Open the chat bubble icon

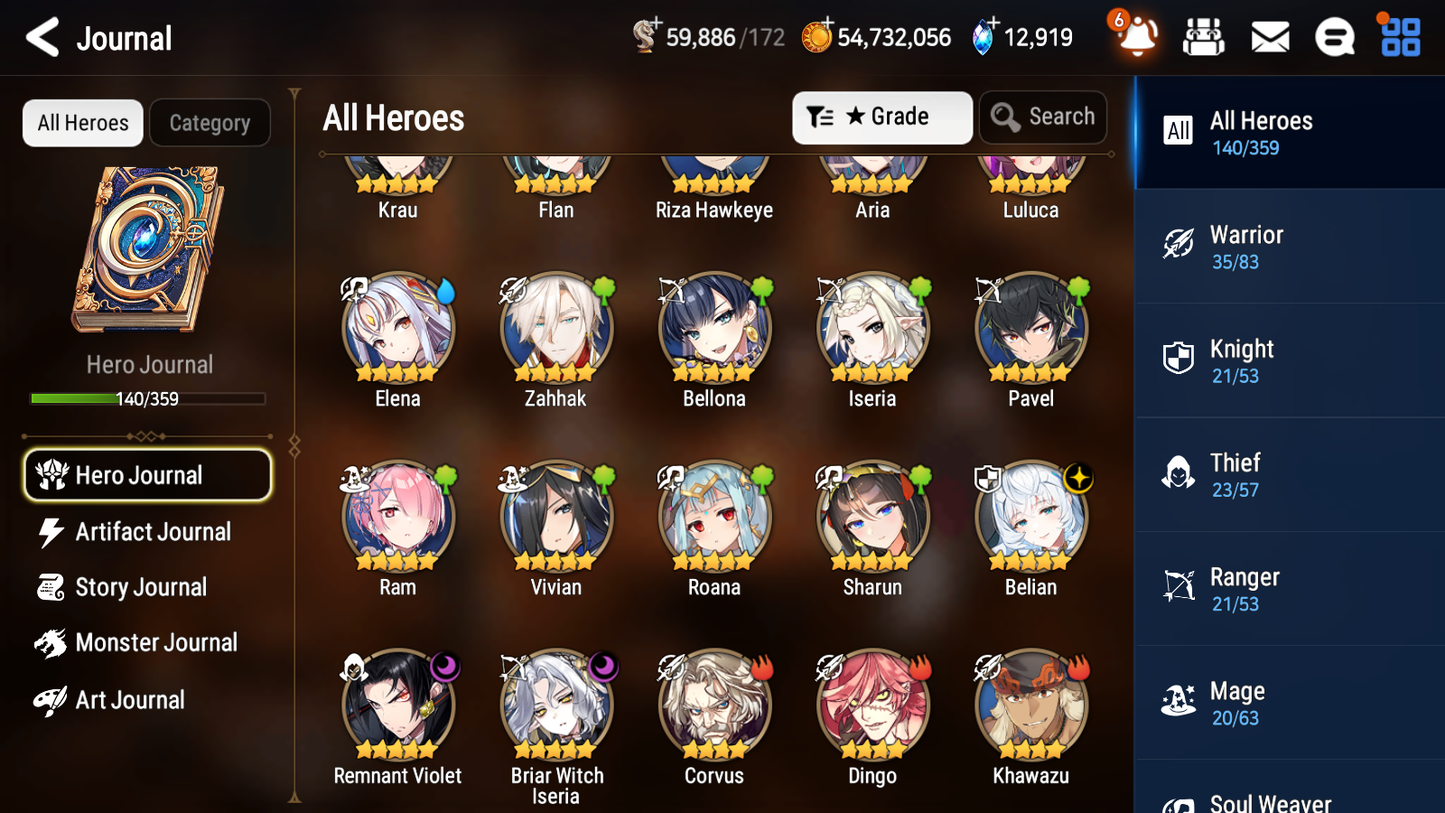(x=1335, y=36)
